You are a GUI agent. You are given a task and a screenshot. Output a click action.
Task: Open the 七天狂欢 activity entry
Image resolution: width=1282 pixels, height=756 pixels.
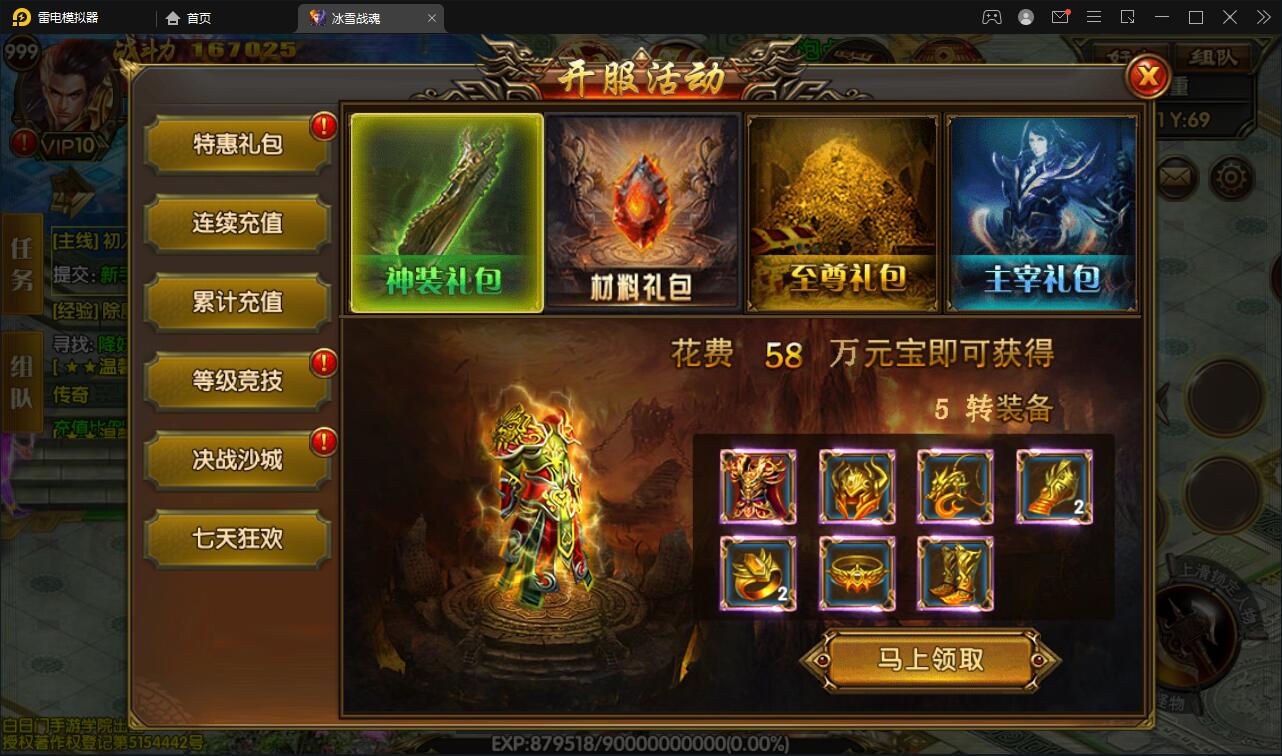point(237,539)
